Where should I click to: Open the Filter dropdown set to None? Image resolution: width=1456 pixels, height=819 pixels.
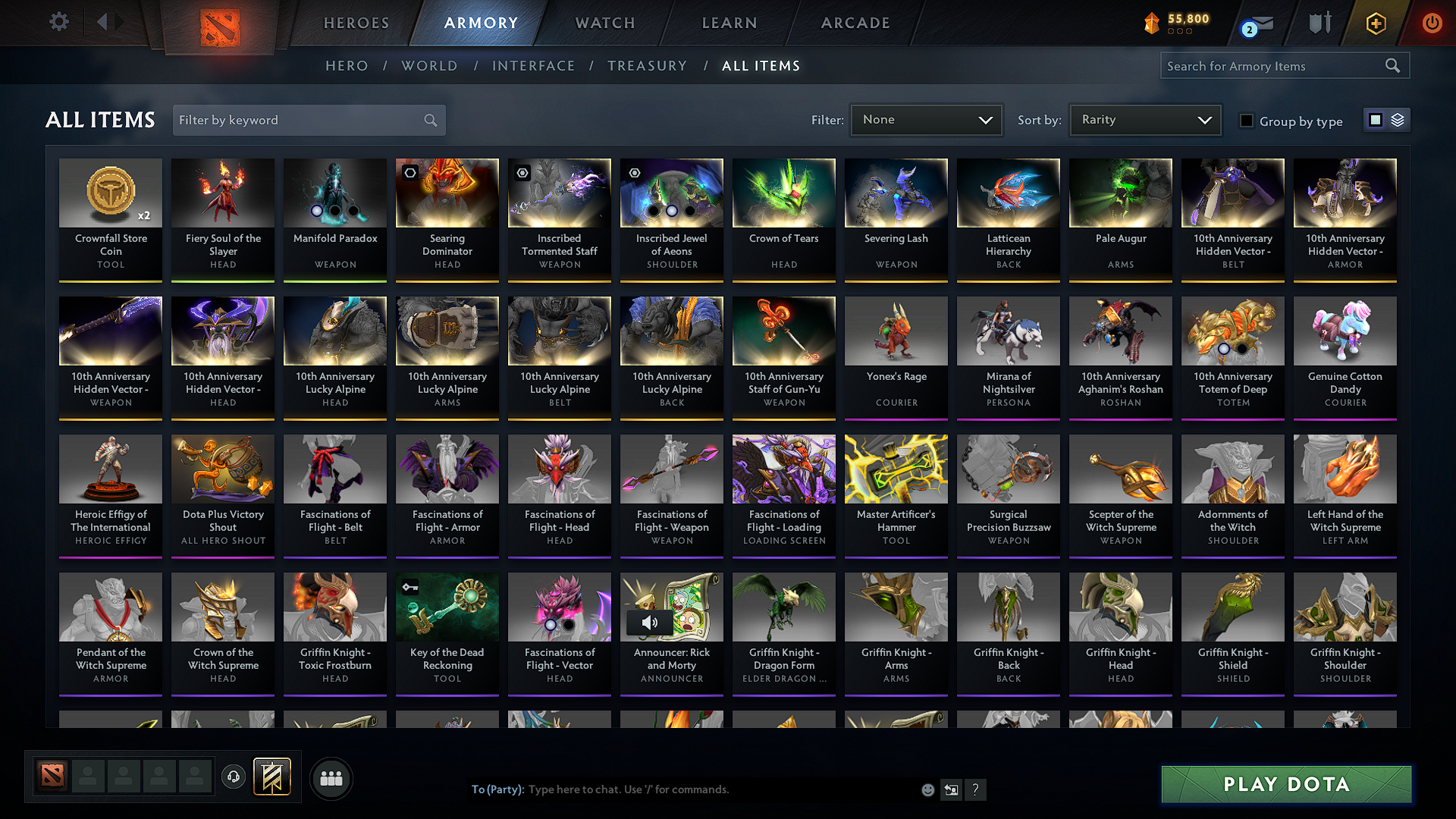pyautogui.click(x=926, y=119)
